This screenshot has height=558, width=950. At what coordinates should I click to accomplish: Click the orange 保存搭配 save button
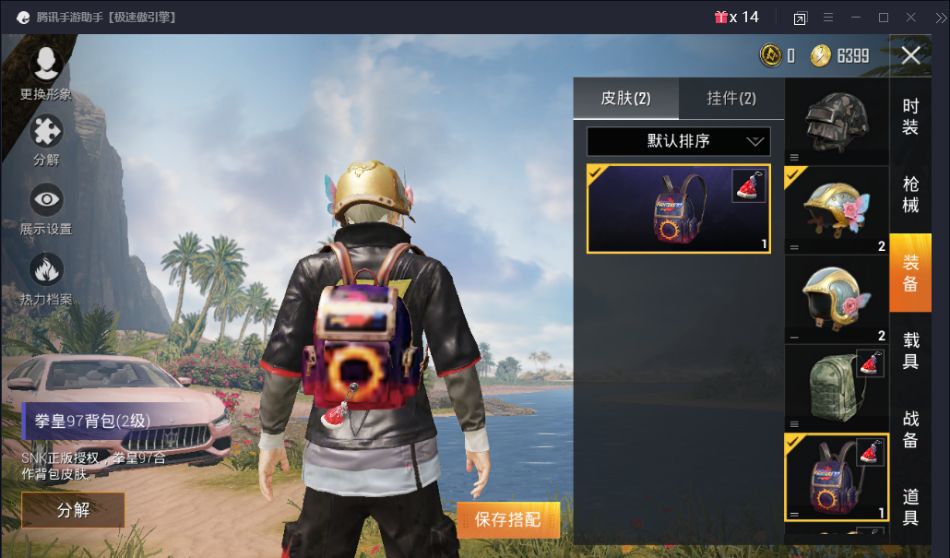coord(508,519)
